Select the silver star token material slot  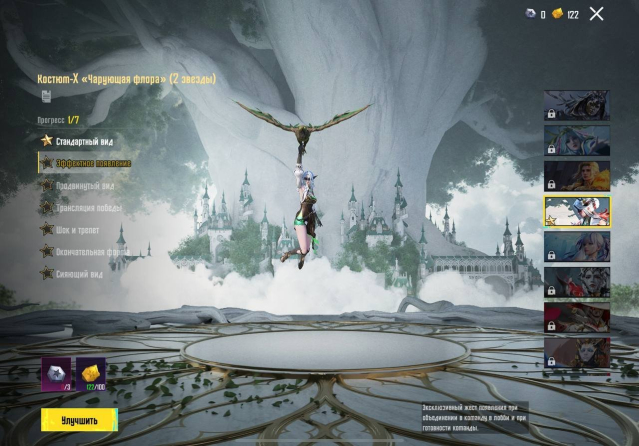(x=55, y=372)
